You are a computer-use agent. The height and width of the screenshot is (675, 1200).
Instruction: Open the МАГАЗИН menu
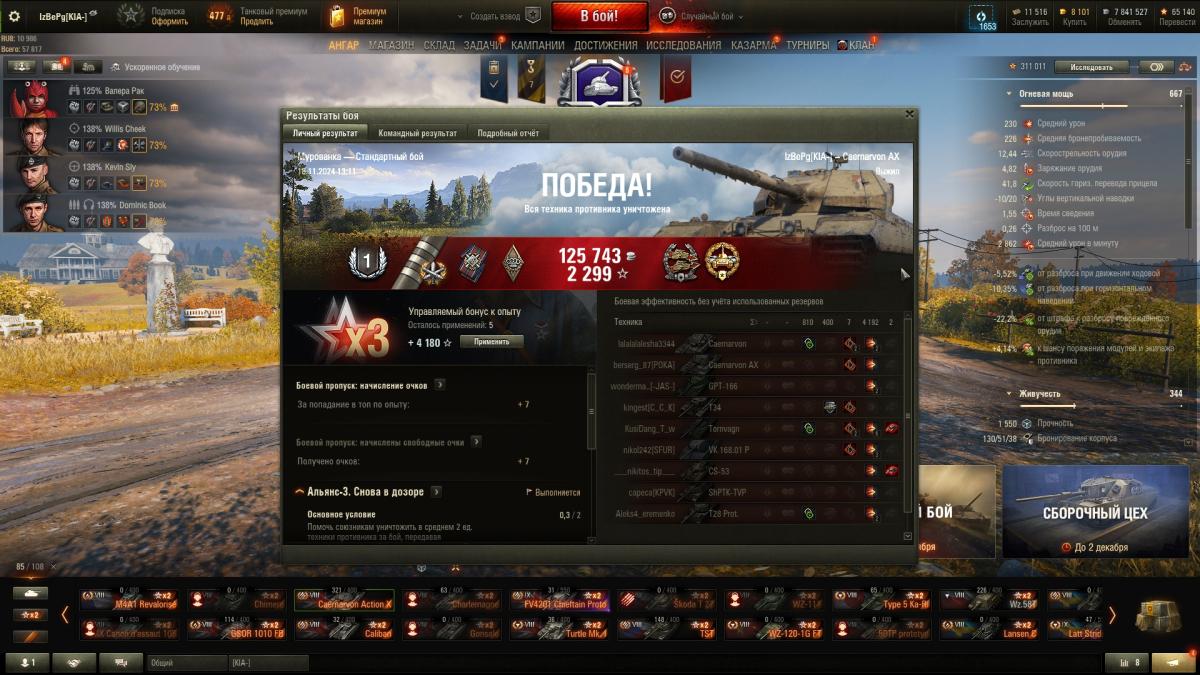click(391, 45)
